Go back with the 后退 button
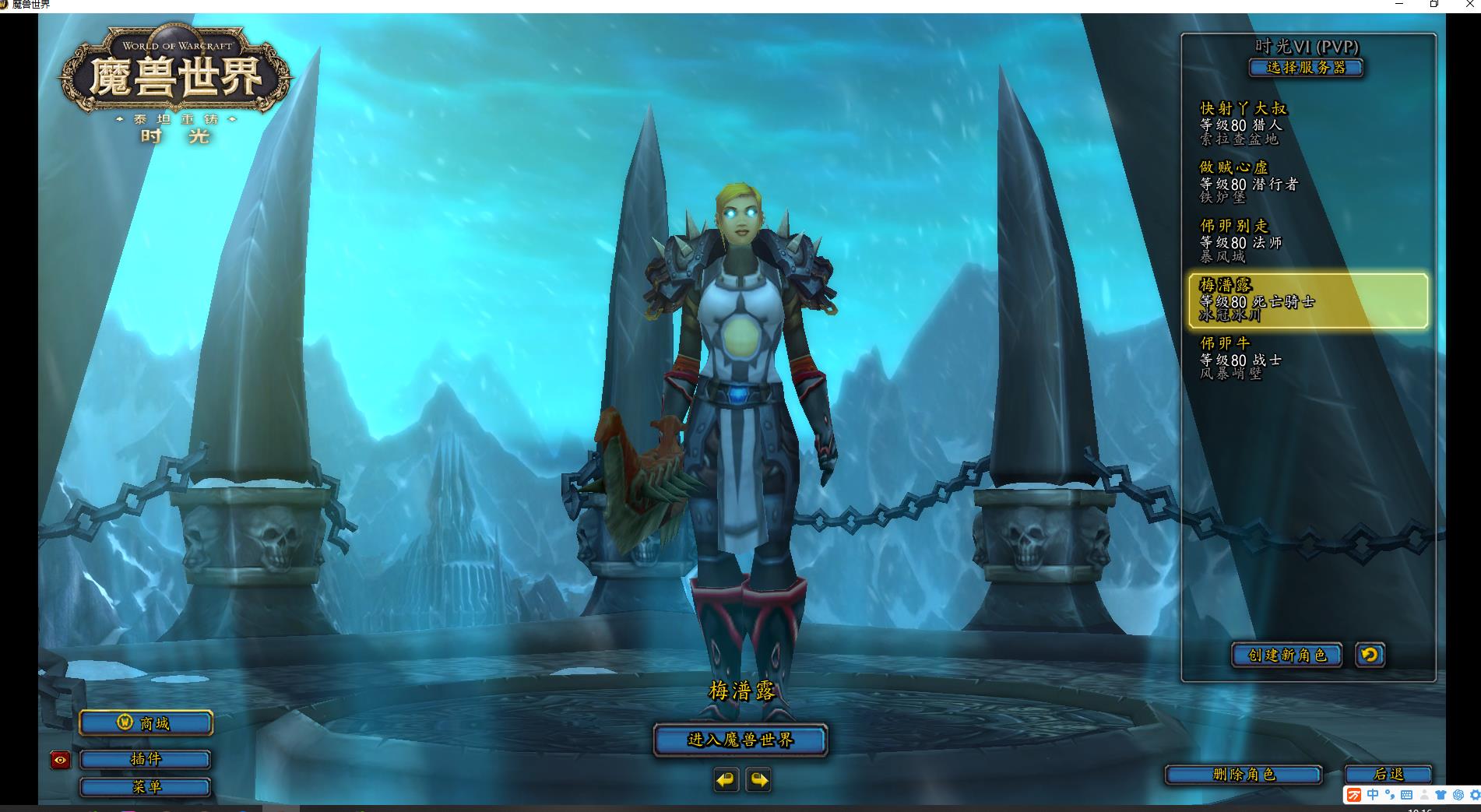The width and height of the screenshot is (1481, 812). coord(1388,775)
